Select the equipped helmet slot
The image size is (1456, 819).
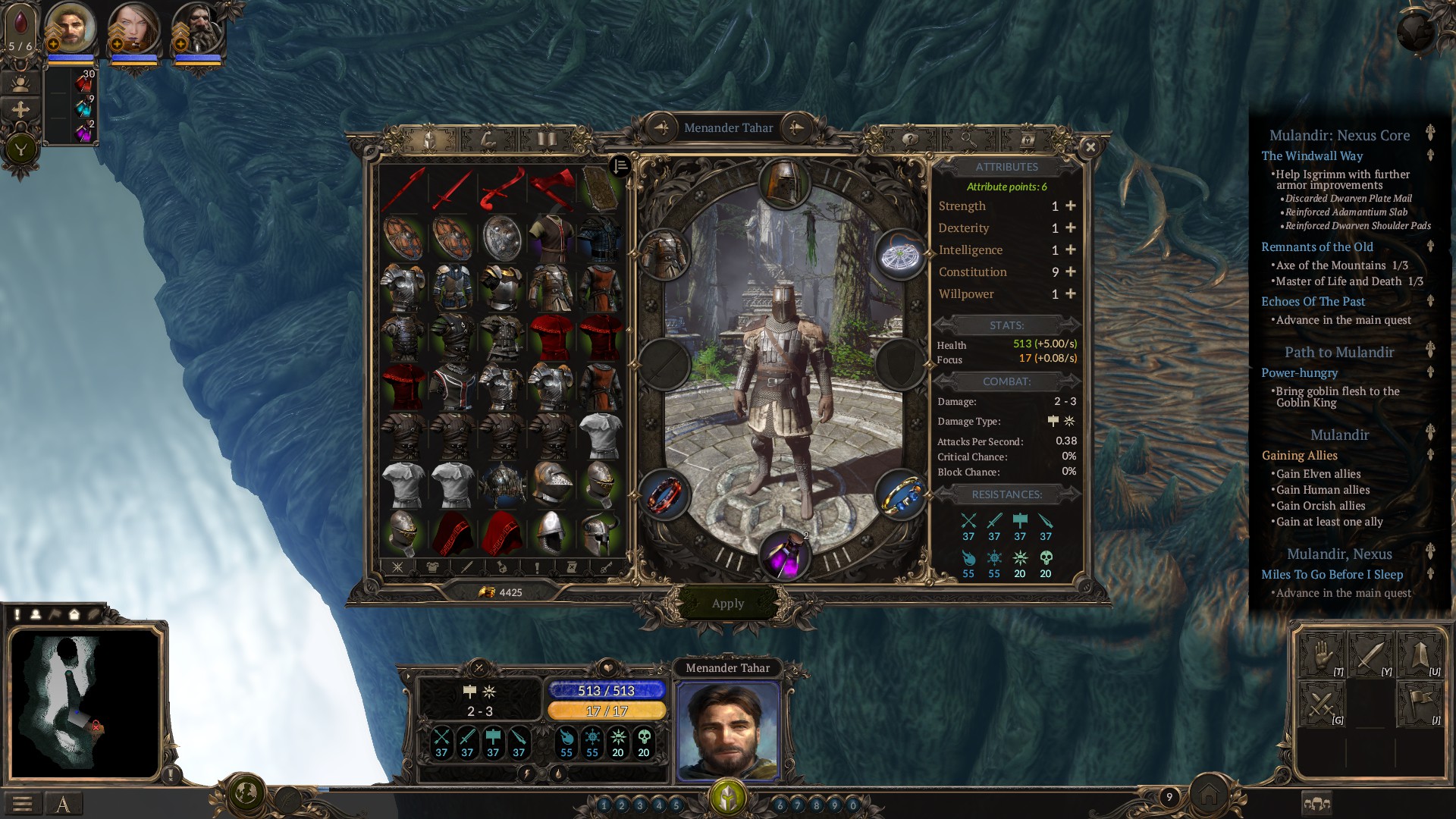(x=784, y=184)
